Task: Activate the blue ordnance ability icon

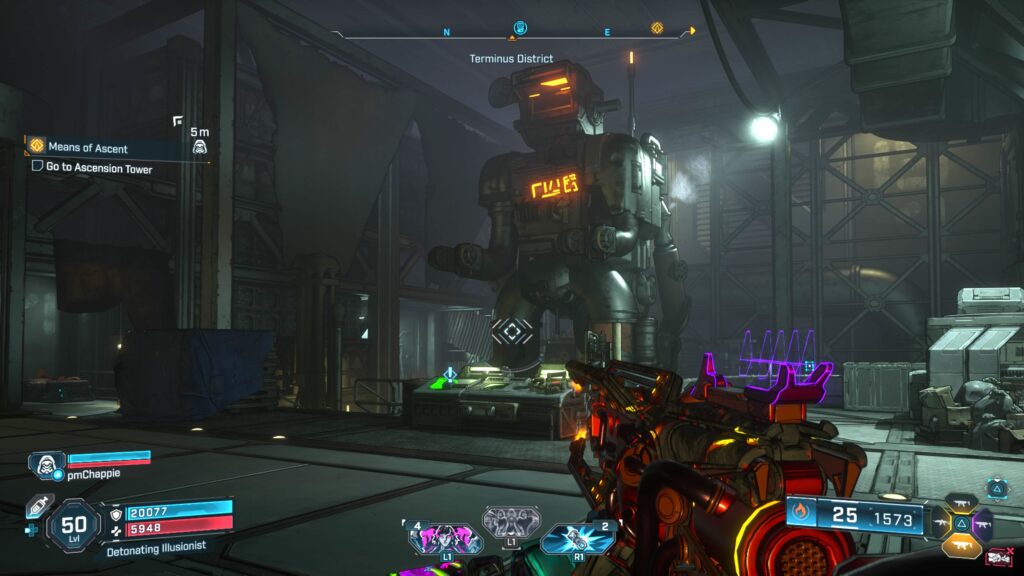Action: (577, 541)
